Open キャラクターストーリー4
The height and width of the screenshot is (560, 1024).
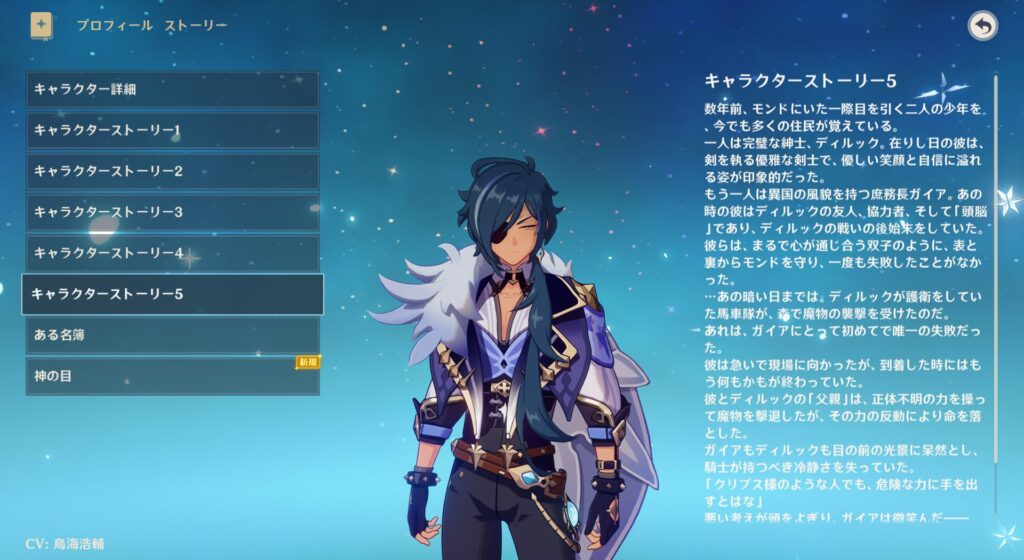point(172,253)
